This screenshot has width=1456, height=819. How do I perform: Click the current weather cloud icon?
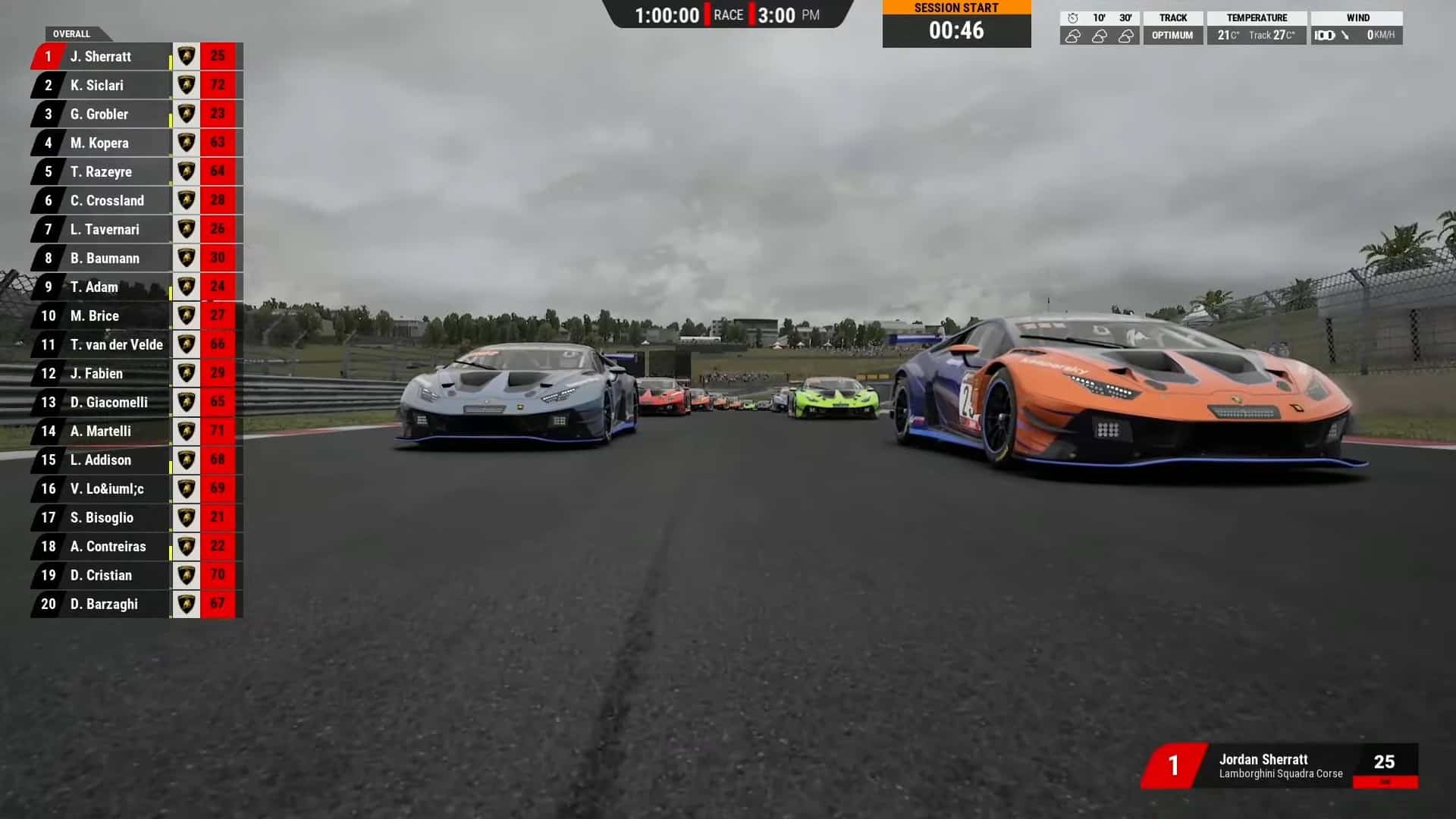coord(1072,34)
